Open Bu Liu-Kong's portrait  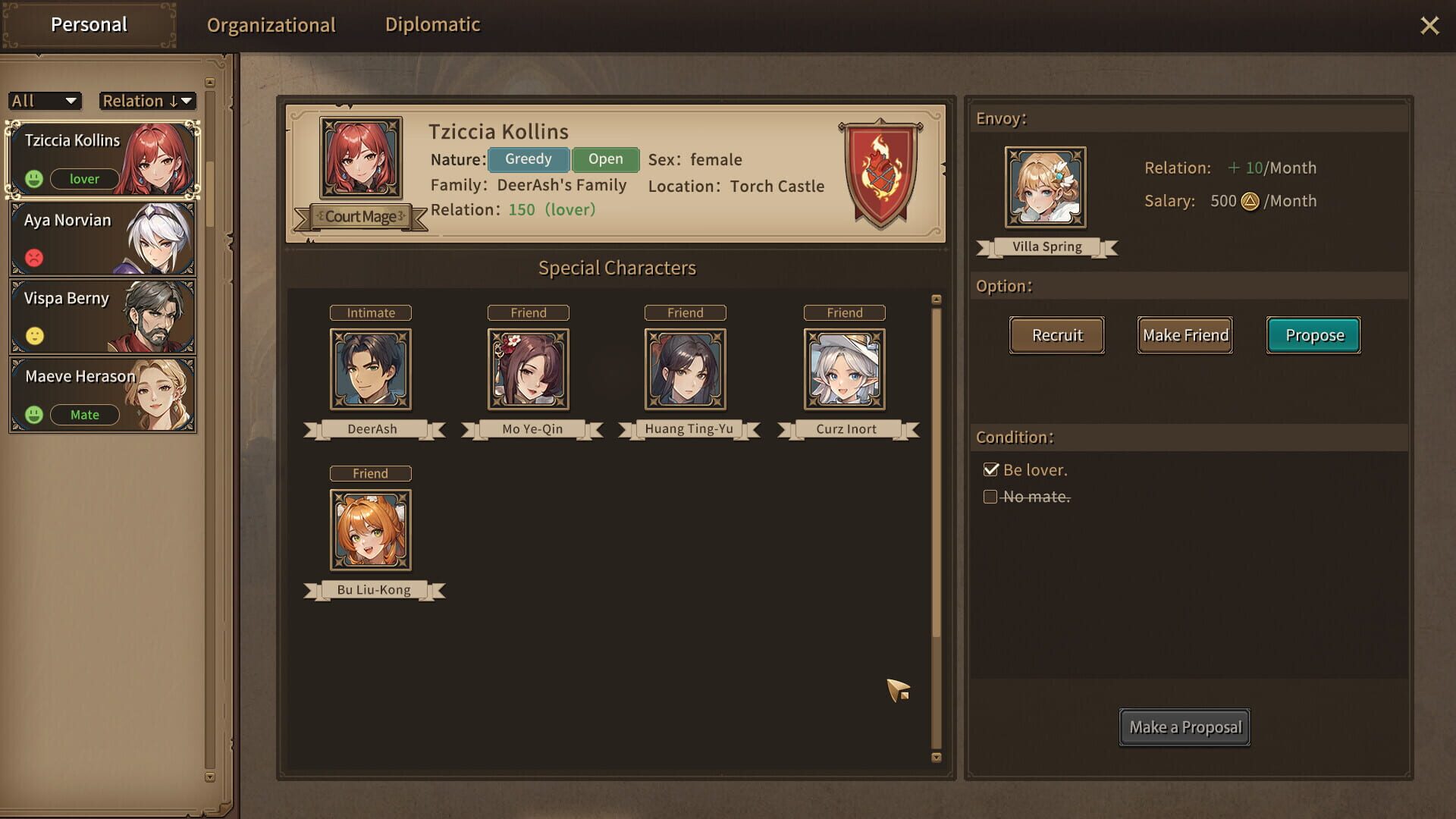[371, 530]
